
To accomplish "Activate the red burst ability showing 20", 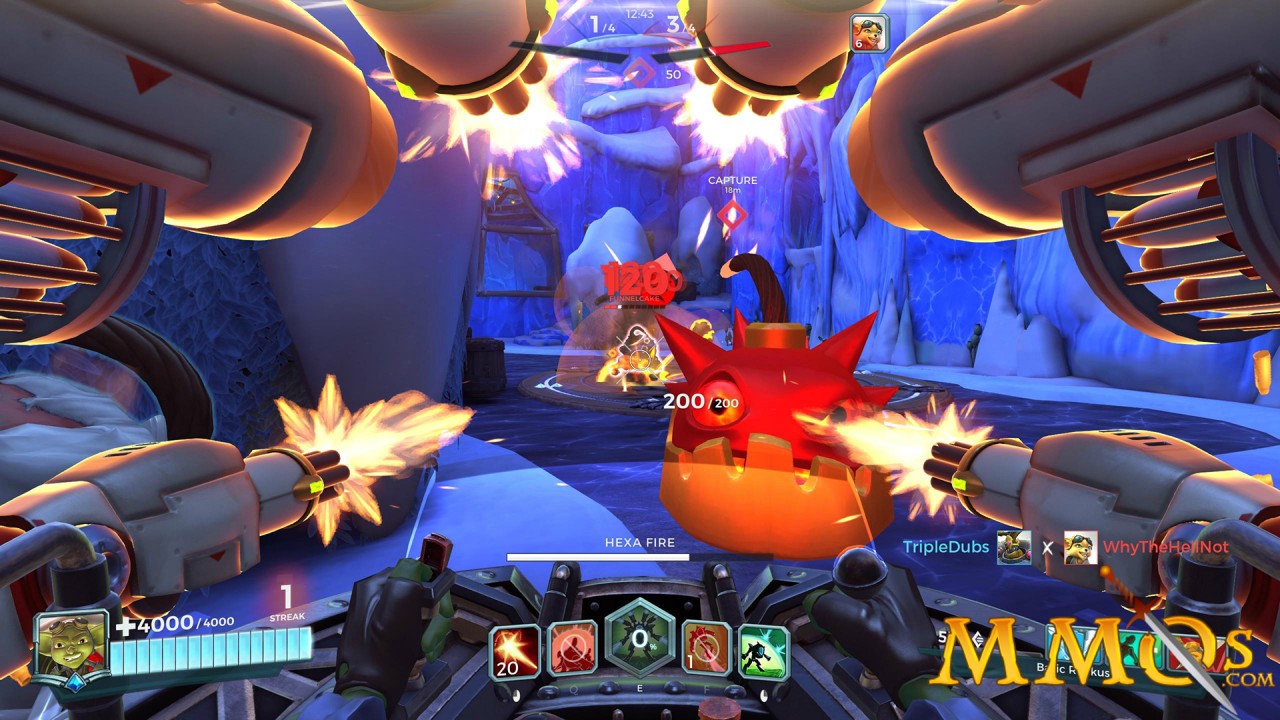I will coord(515,652).
